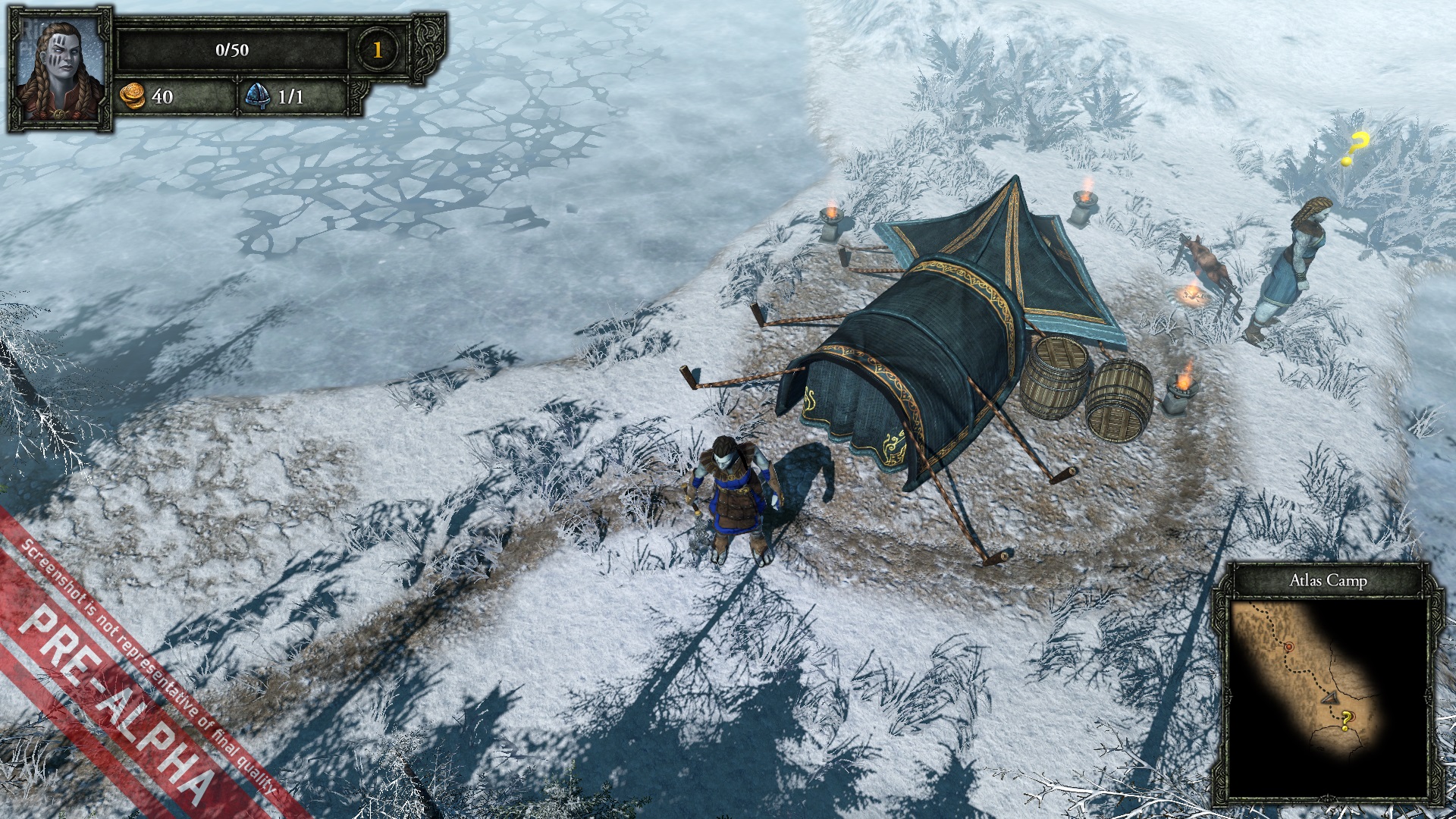
Task: Select the yellow question mark on the minimap
Action: (x=1346, y=719)
